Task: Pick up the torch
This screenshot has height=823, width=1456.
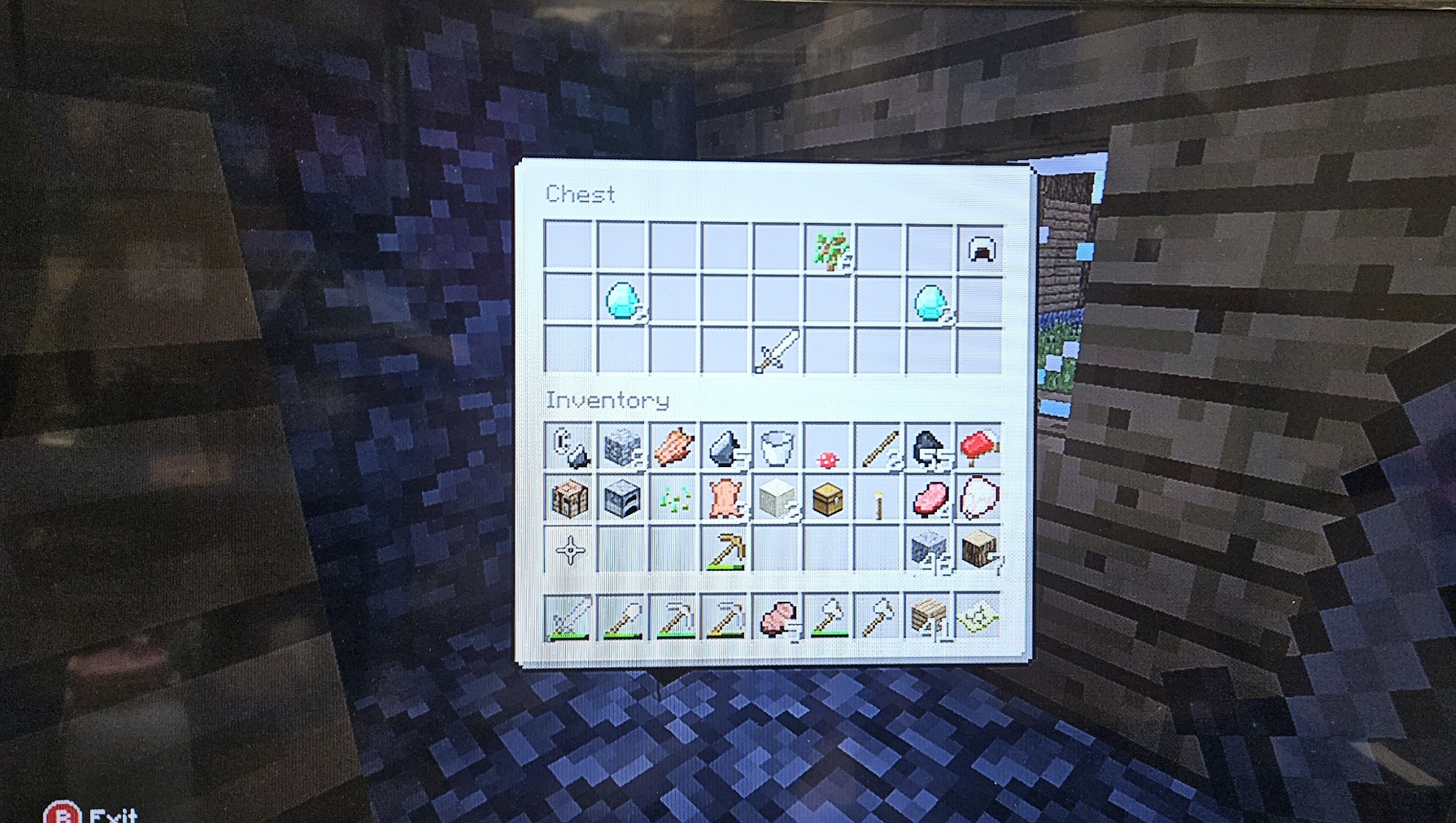Action: [x=879, y=504]
